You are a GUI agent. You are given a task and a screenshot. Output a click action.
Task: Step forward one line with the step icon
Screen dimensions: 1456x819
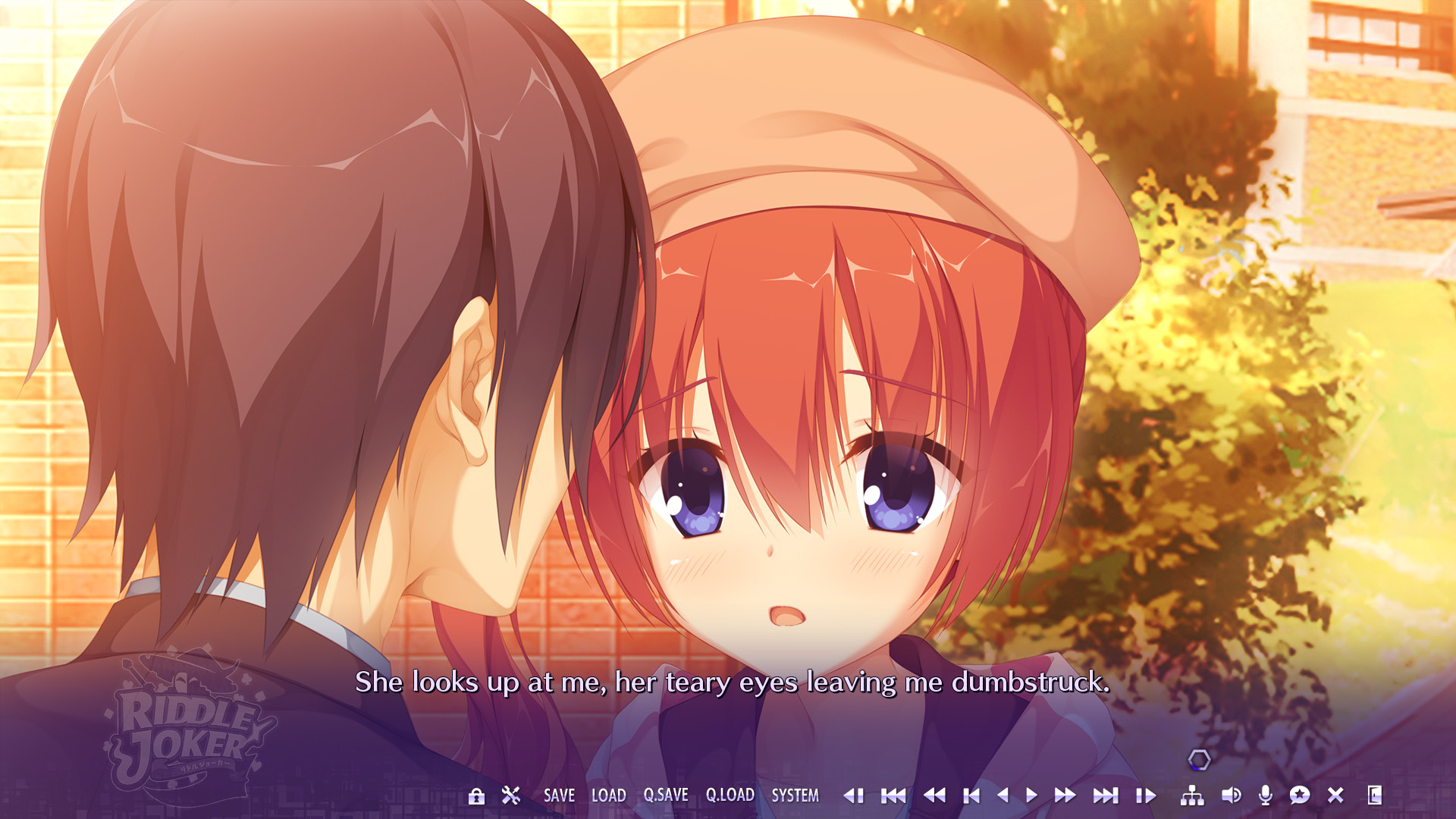click(x=1146, y=796)
